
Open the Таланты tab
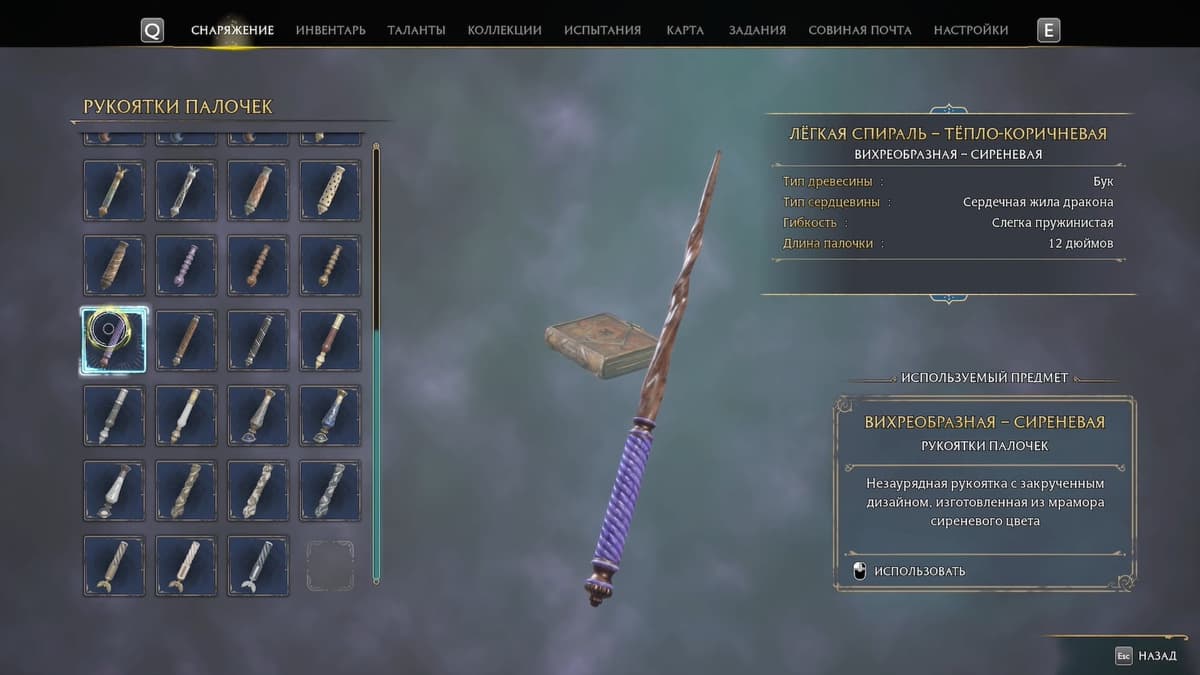416,30
